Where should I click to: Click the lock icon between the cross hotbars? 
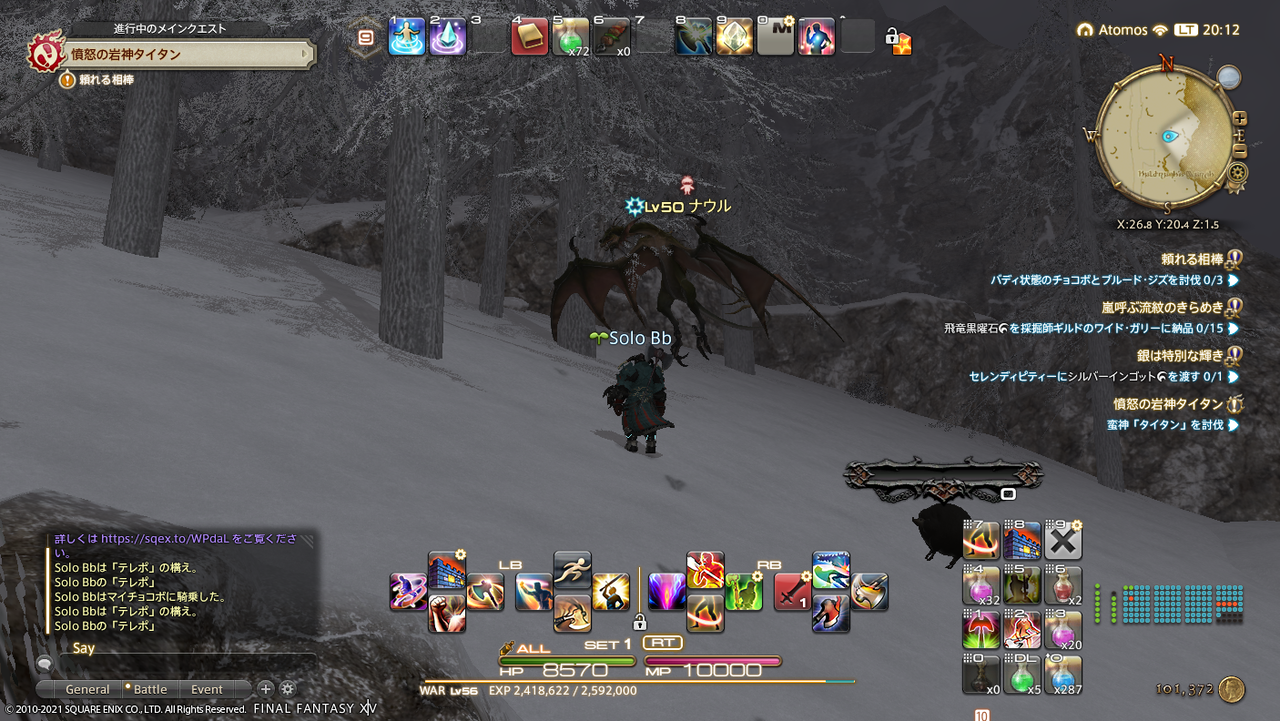[x=639, y=623]
